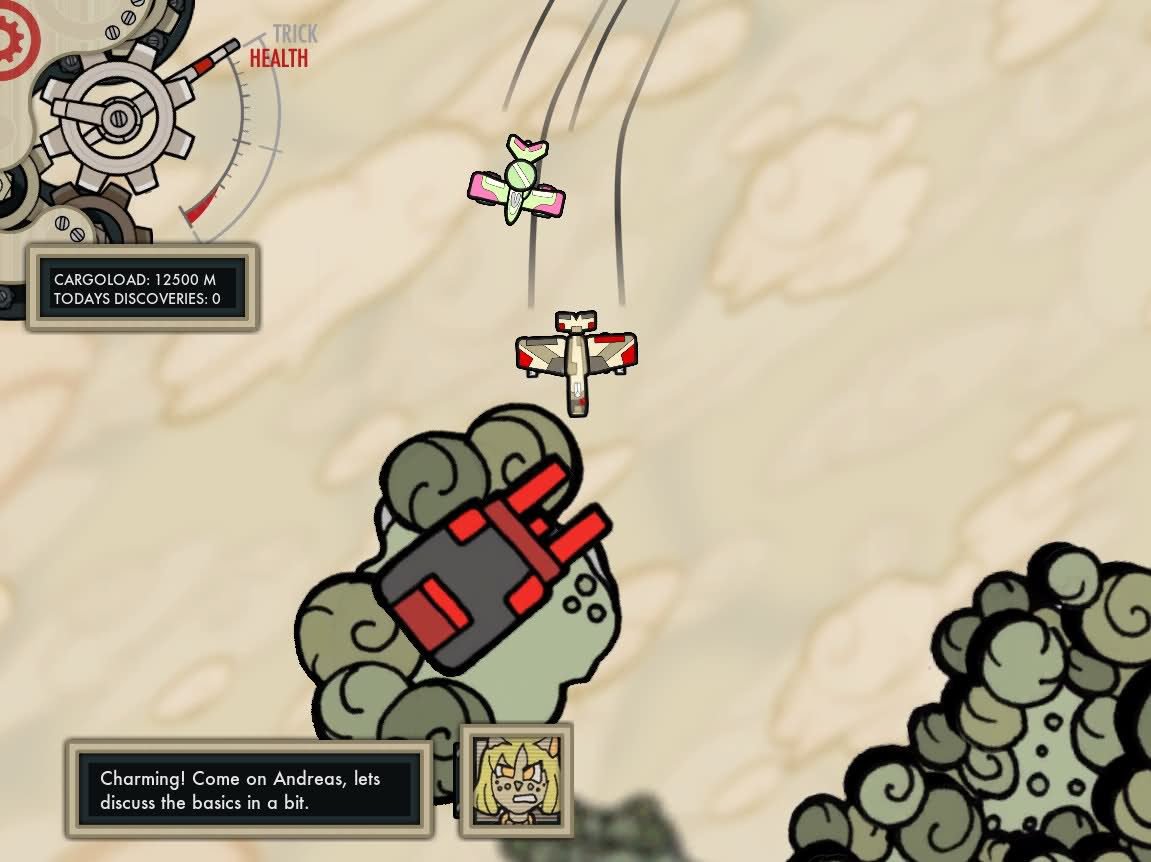Click the dialogue box to continue
Image resolution: width=1151 pixels, height=862 pixels.
click(x=249, y=790)
